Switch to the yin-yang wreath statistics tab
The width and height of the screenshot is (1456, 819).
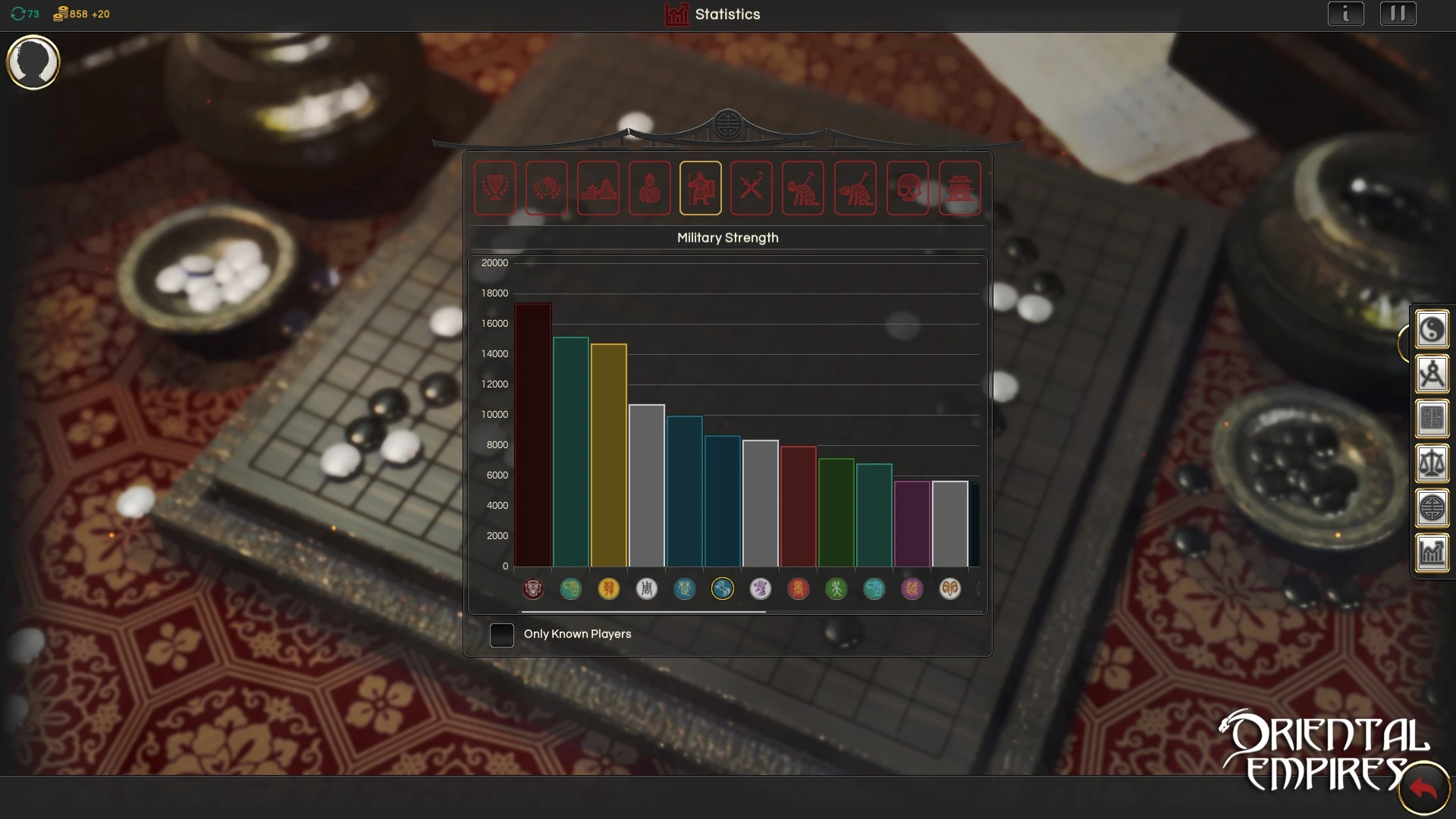click(x=546, y=188)
